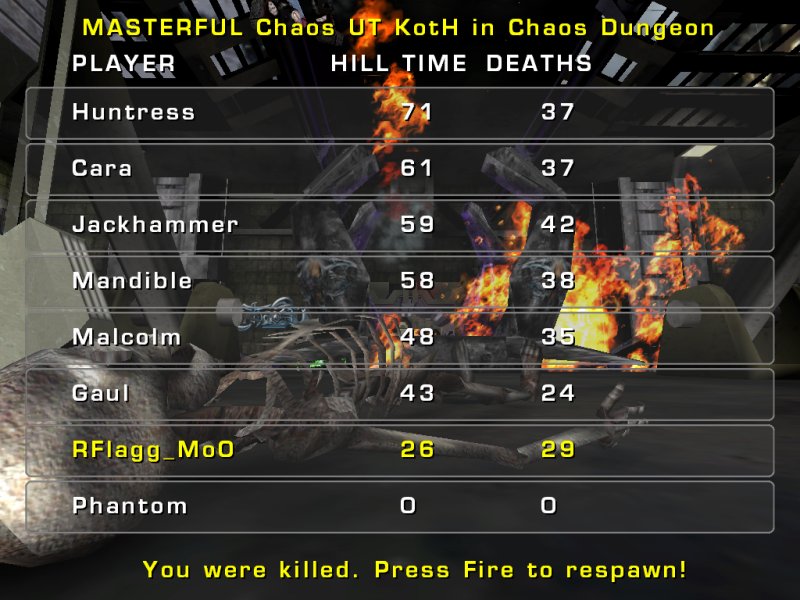The width and height of the screenshot is (800, 600).
Task: Select the Mandible player row
Action: [x=400, y=281]
